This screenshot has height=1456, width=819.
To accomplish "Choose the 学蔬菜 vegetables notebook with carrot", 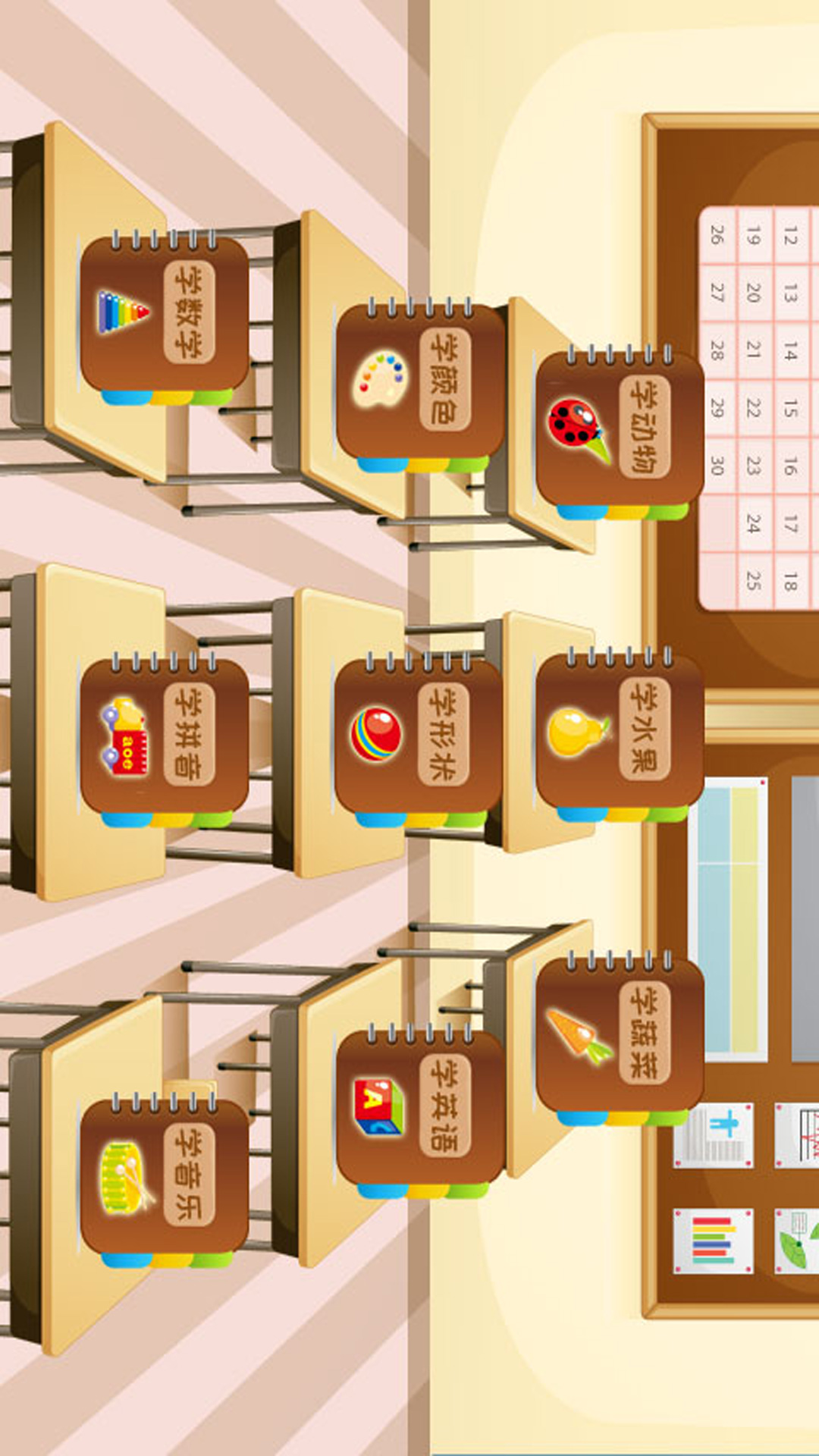I will pos(620,1034).
